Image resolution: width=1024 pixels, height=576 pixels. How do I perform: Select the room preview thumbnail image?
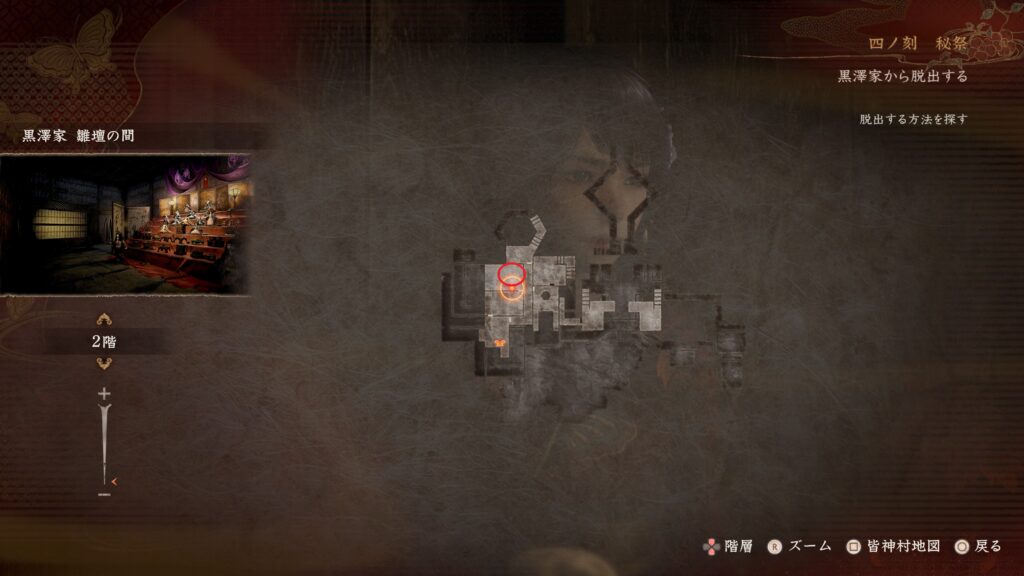click(x=125, y=223)
